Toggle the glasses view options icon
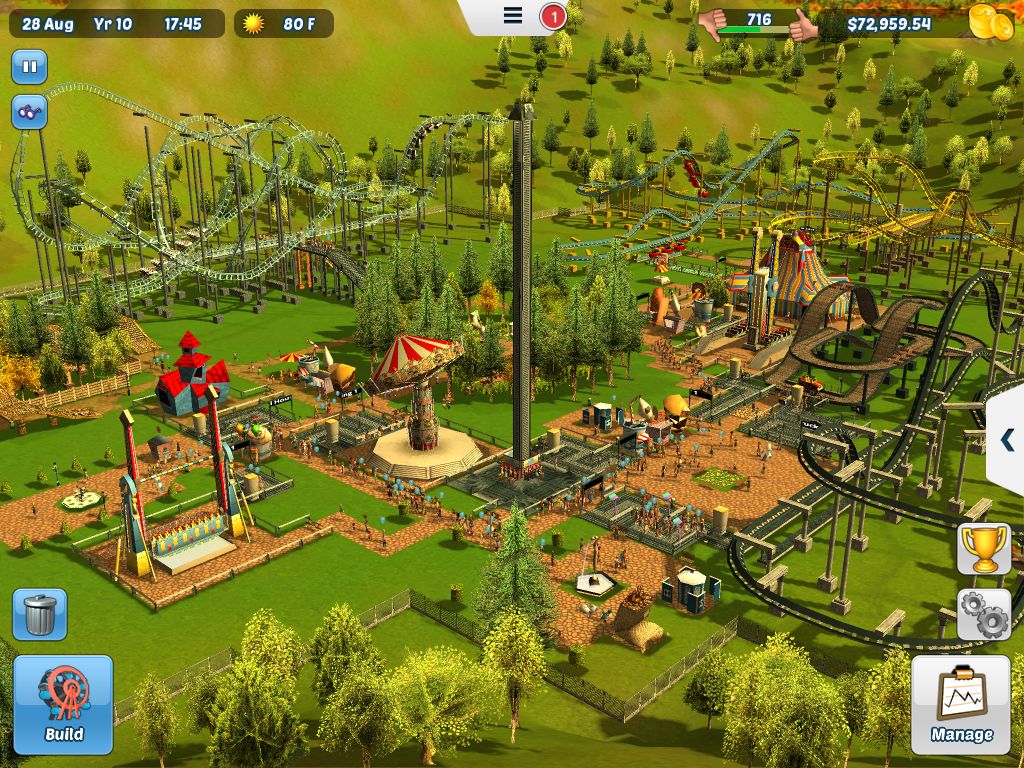This screenshot has height=768, width=1024. 29,112
